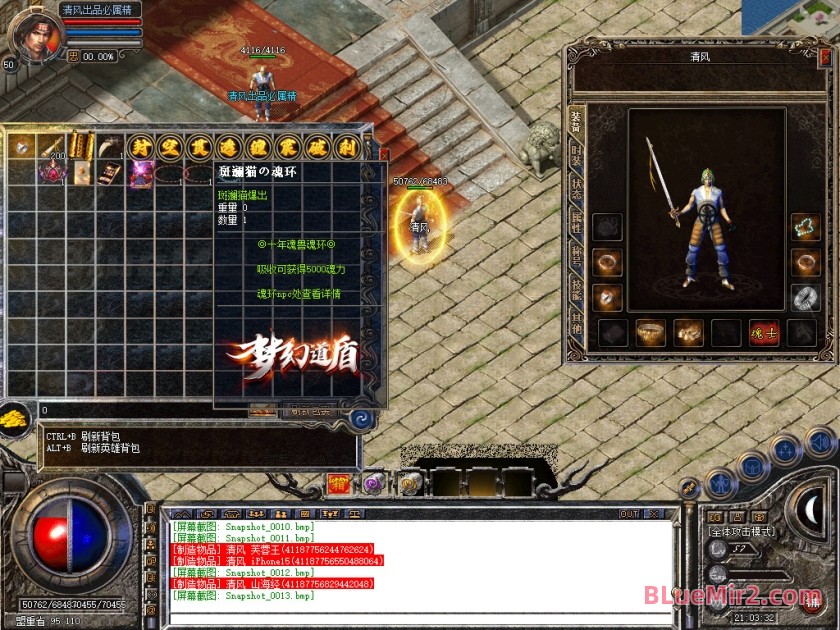Click the yellow scroll bundle in the bag
Viewport: 840px width, 630px height.
[81, 146]
